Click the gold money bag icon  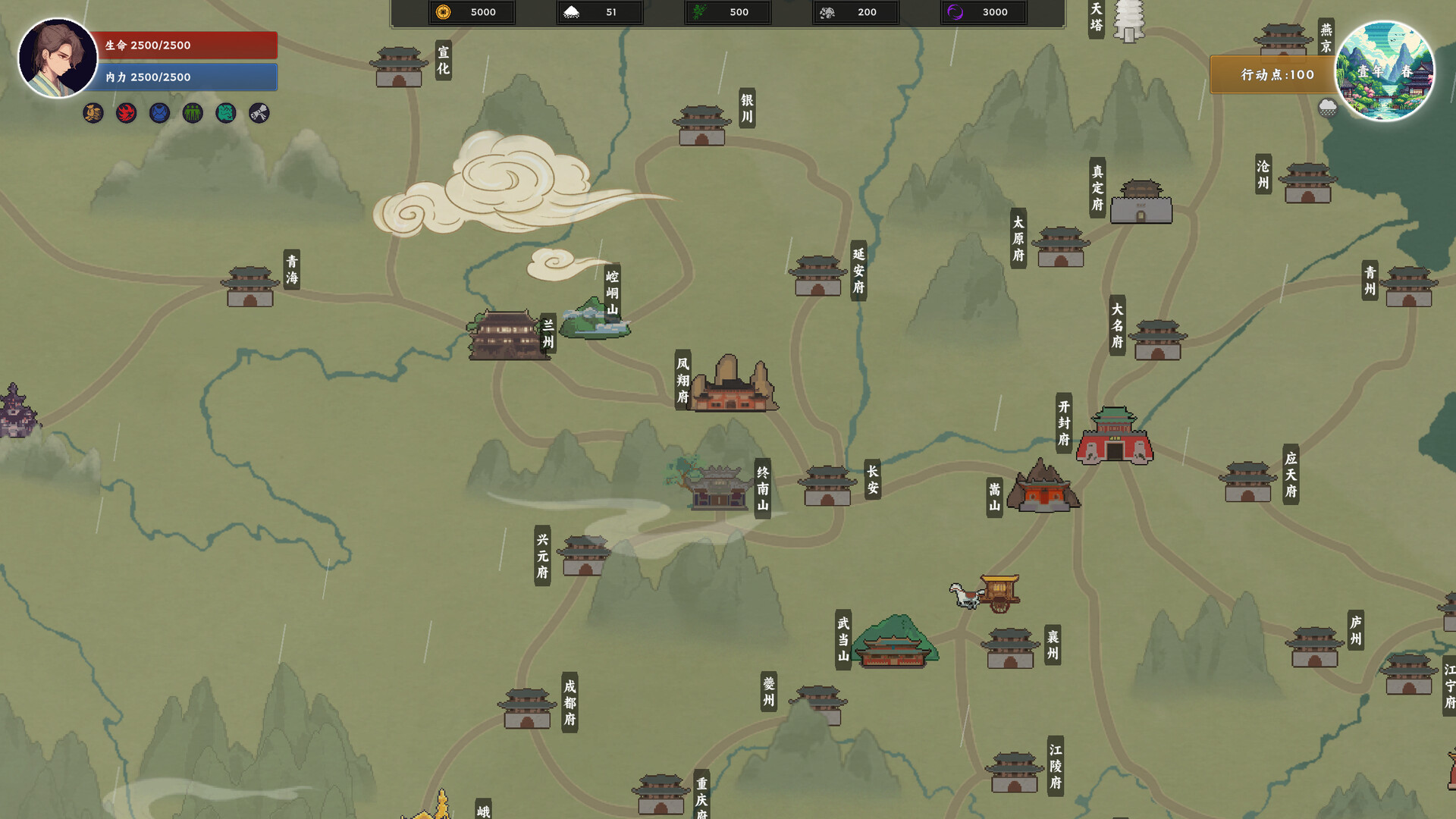[x=93, y=114]
